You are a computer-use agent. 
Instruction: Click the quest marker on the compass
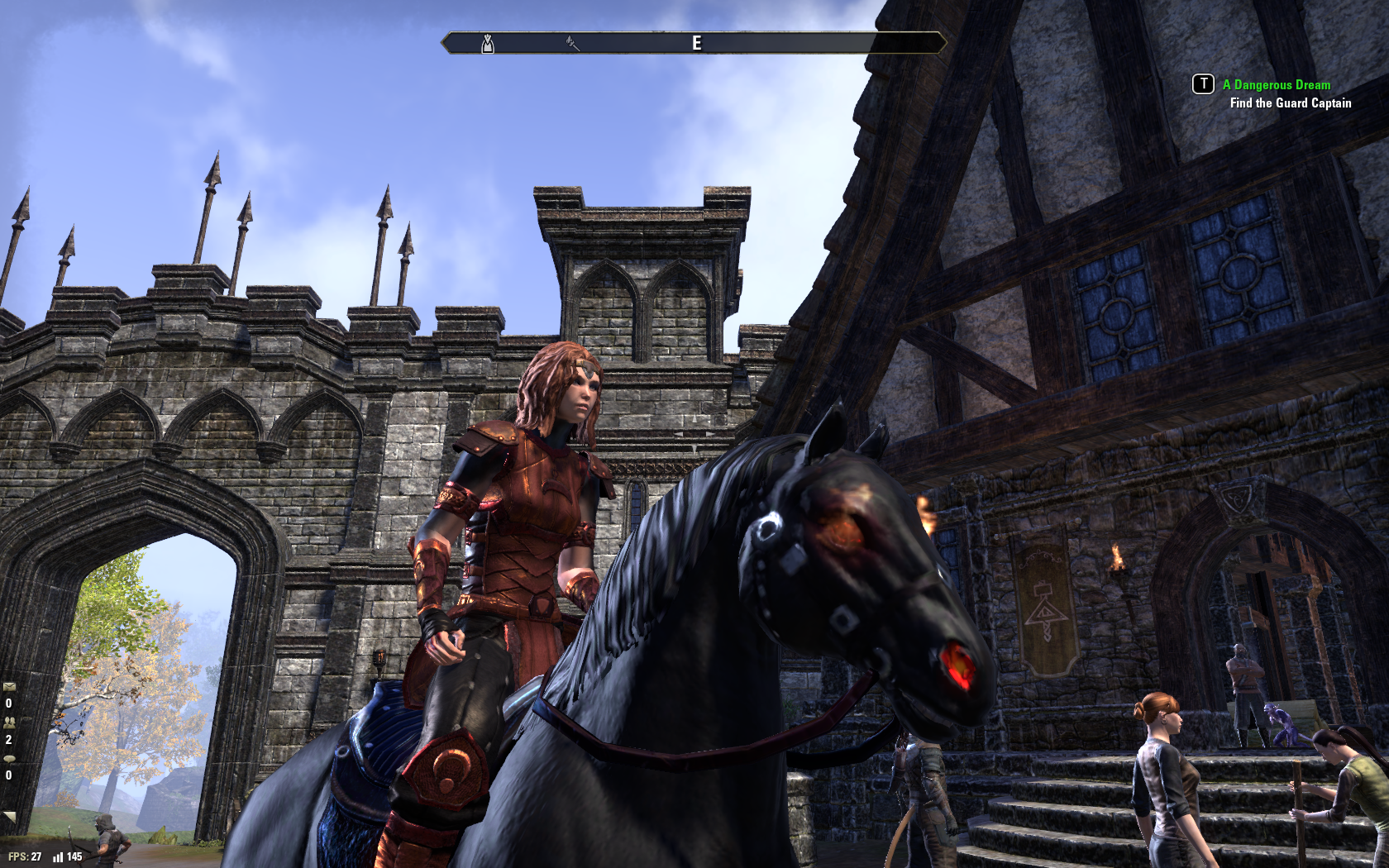(488, 43)
